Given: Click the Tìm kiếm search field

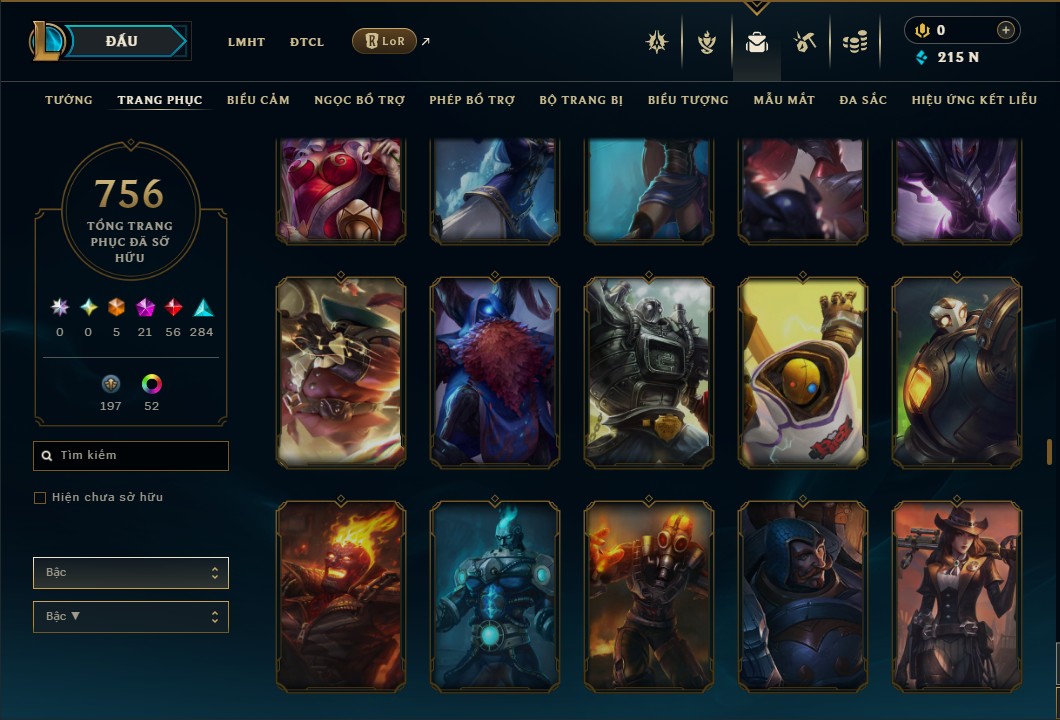Looking at the screenshot, I should 131,456.
